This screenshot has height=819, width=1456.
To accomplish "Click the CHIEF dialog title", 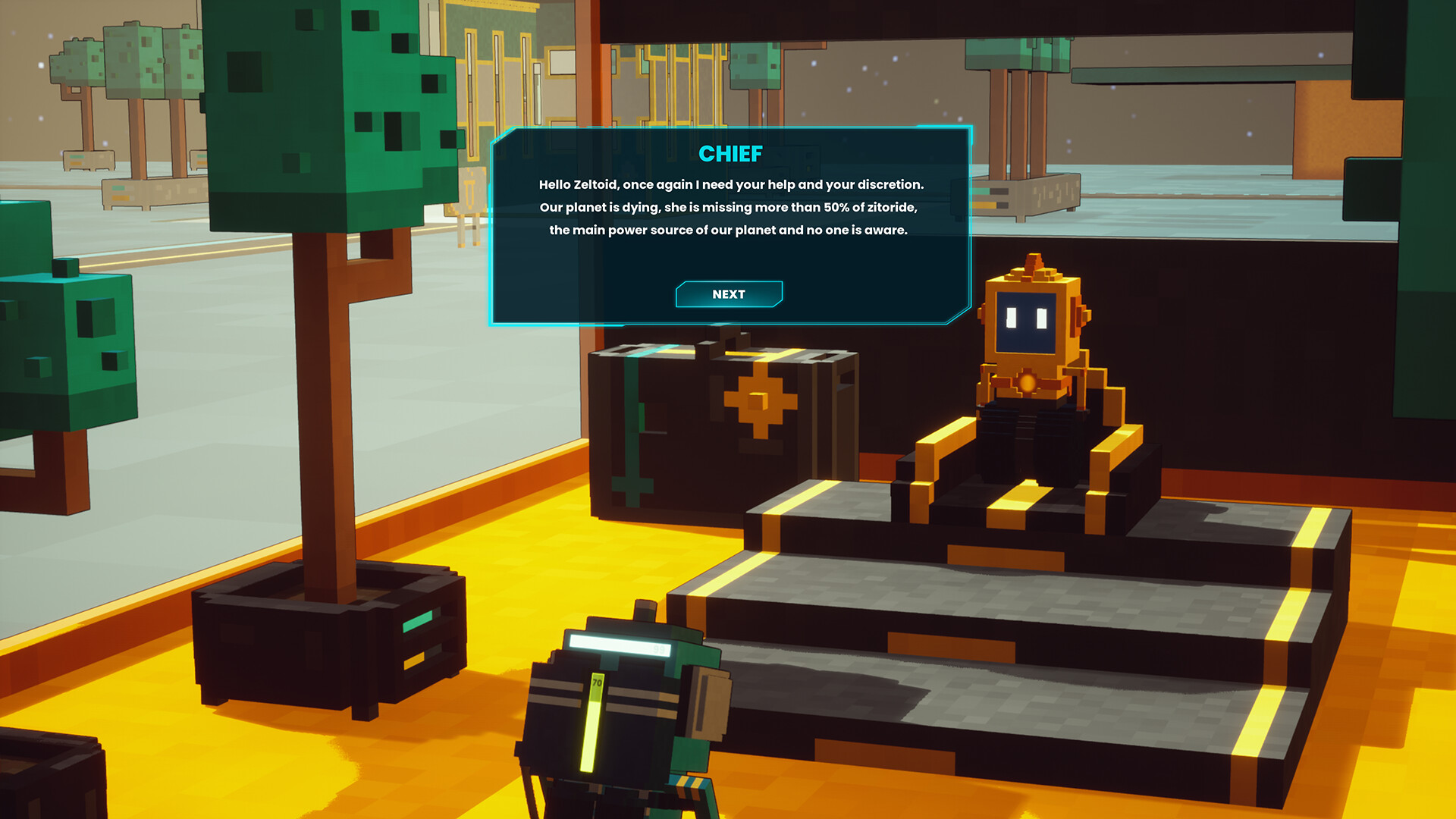I will 730,155.
